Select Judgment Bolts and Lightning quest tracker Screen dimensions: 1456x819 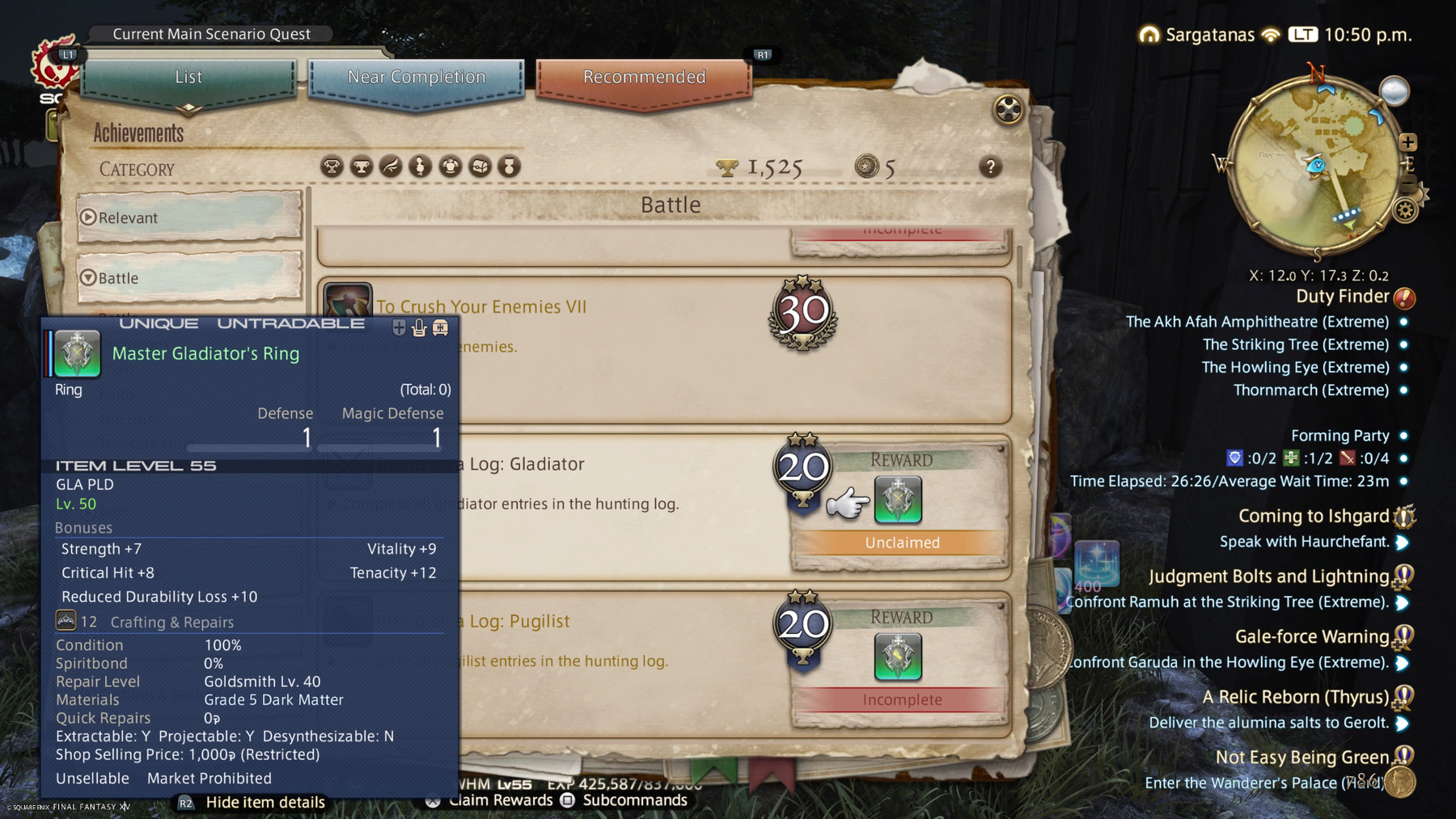point(1268,576)
